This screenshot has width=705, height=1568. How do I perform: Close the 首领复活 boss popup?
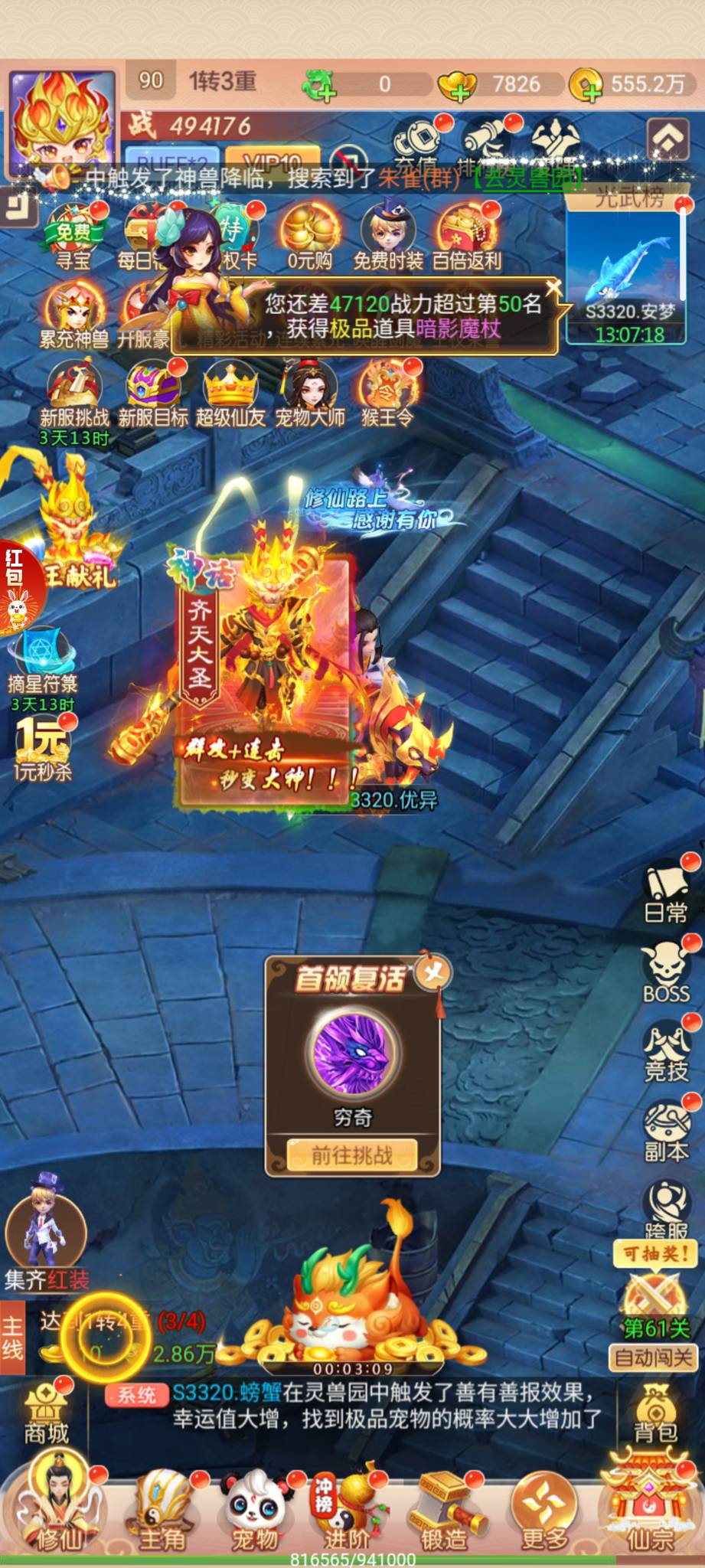tap(433, 973)
